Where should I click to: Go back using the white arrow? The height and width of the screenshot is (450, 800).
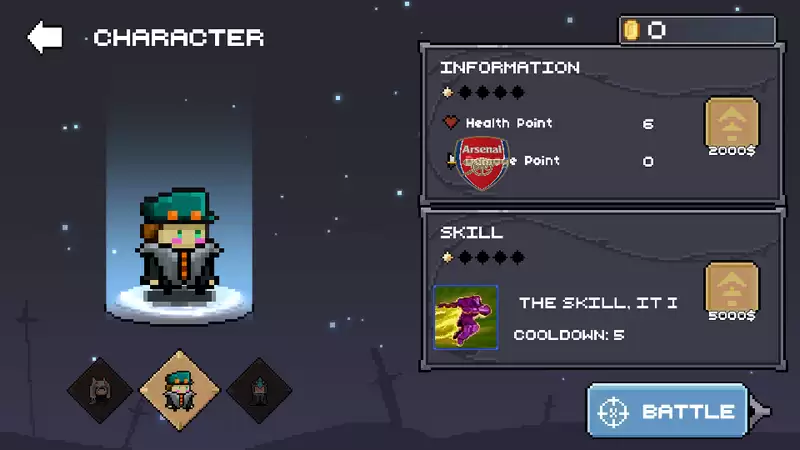(45, 38)
